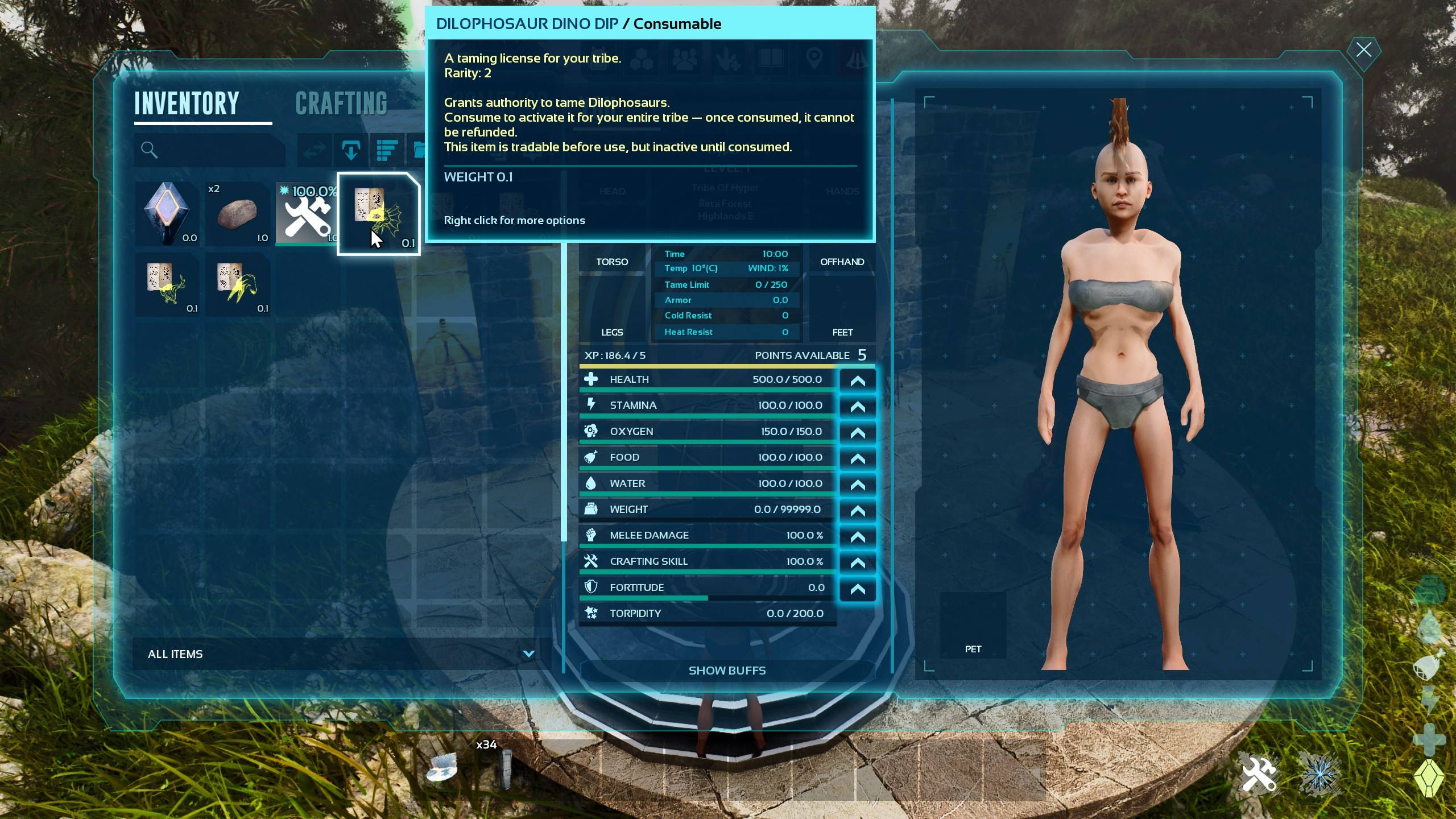This screenshot has width=1456, height=819.
Task: Level up Melee Damage
Action: [857, 536]
